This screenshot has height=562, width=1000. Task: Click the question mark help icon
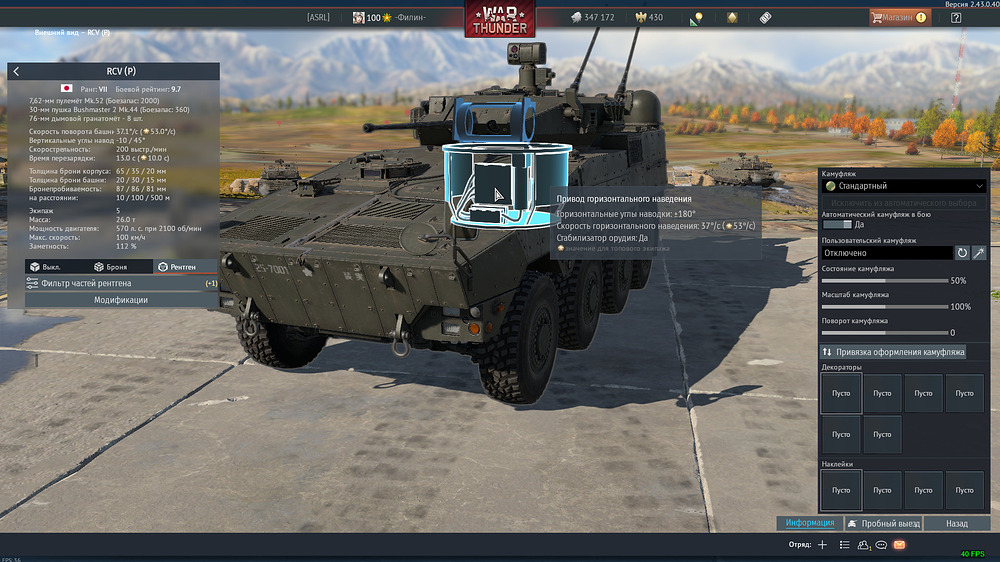pos(956,17)
